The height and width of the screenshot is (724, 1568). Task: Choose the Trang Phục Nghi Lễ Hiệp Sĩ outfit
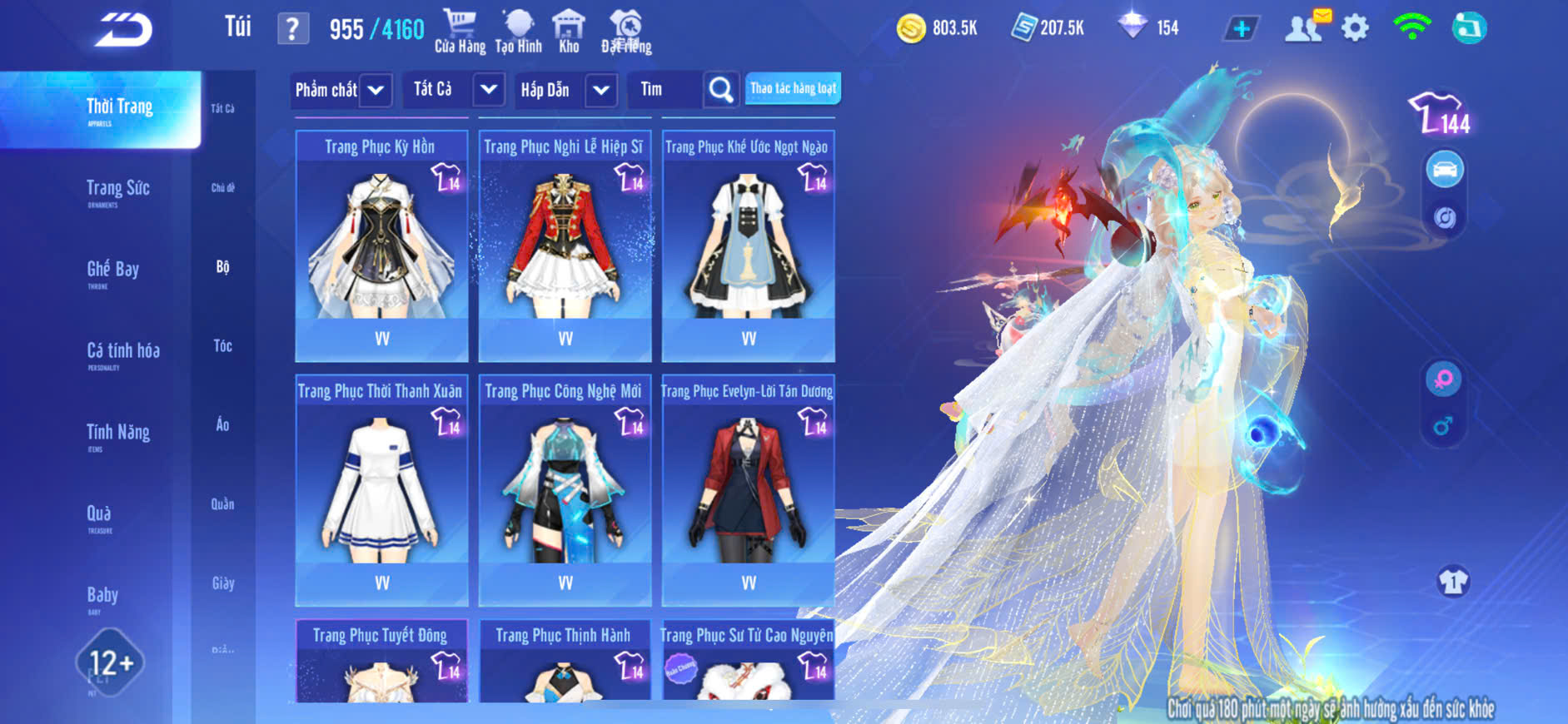pos(565,246)
